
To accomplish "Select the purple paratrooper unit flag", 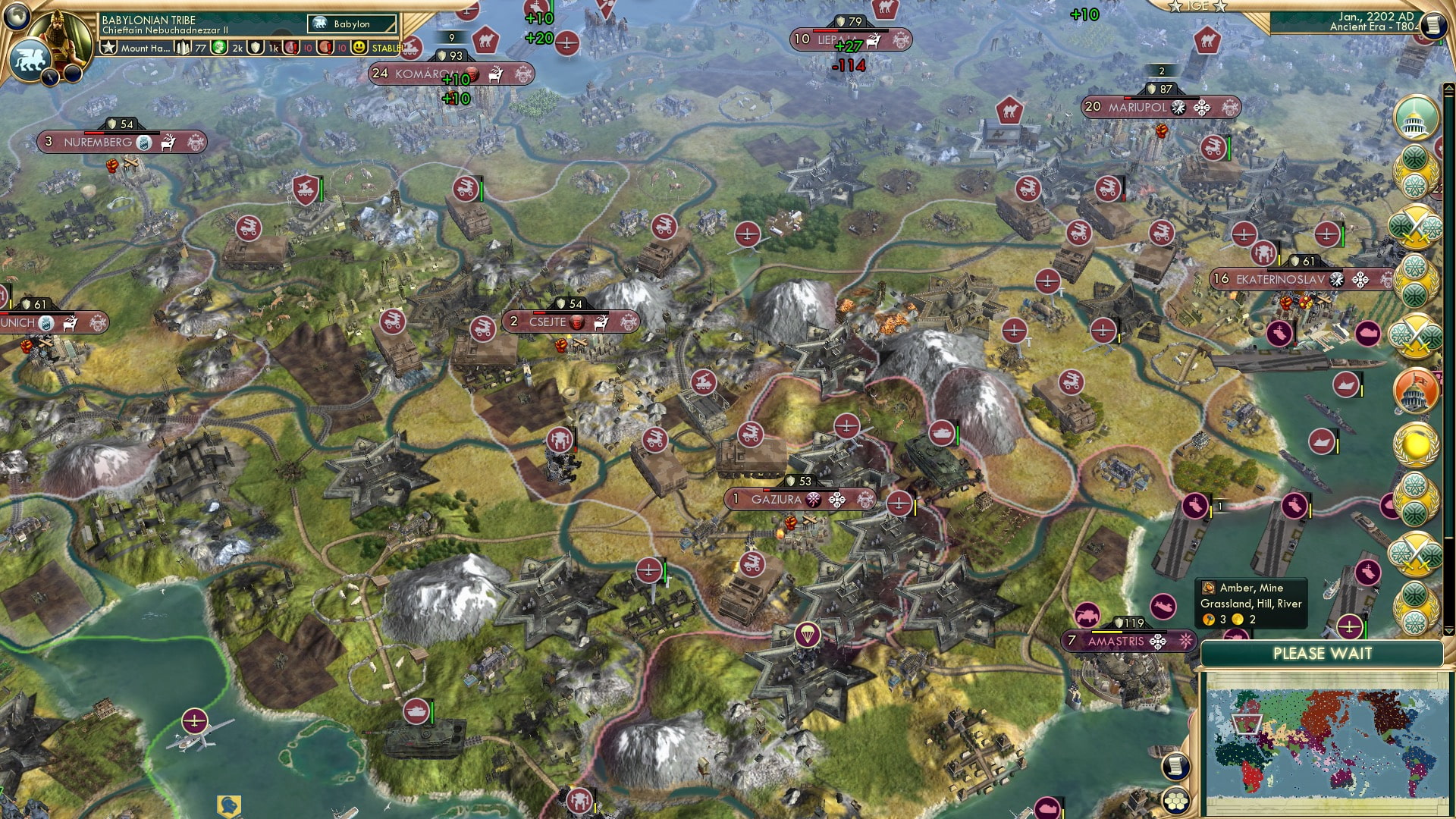I will coord(808,635).
